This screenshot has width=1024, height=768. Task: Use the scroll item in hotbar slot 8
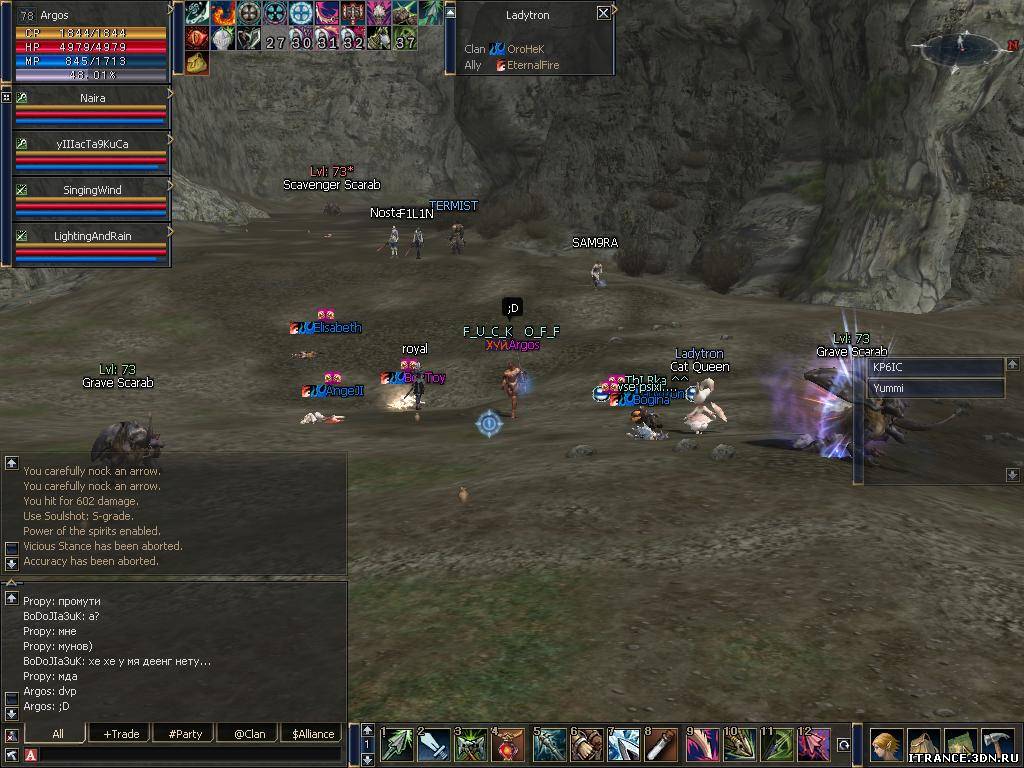pyautogui.click(x=661, y=745)
